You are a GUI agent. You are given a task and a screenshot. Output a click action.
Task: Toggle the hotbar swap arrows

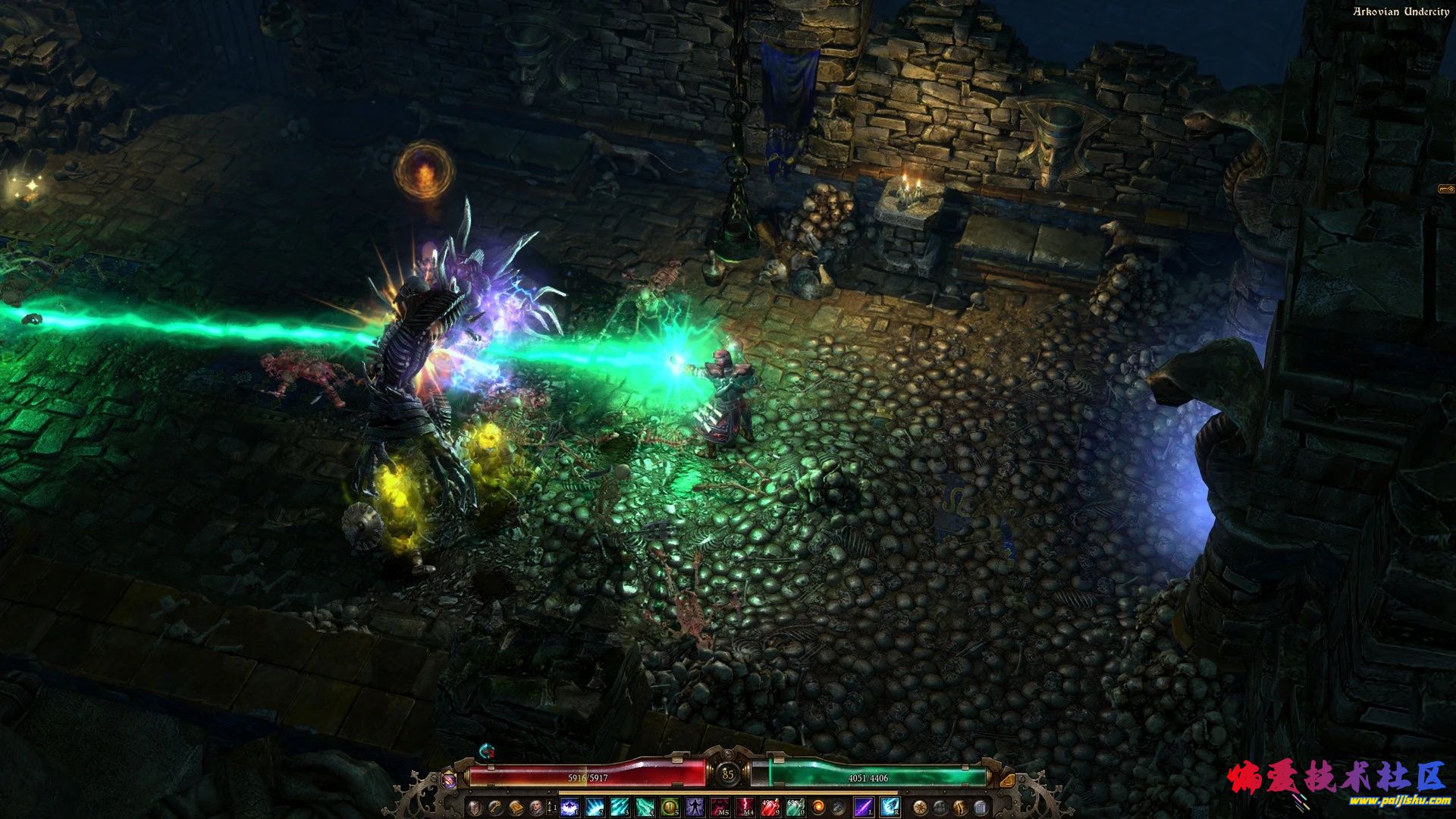coord(552,807)
